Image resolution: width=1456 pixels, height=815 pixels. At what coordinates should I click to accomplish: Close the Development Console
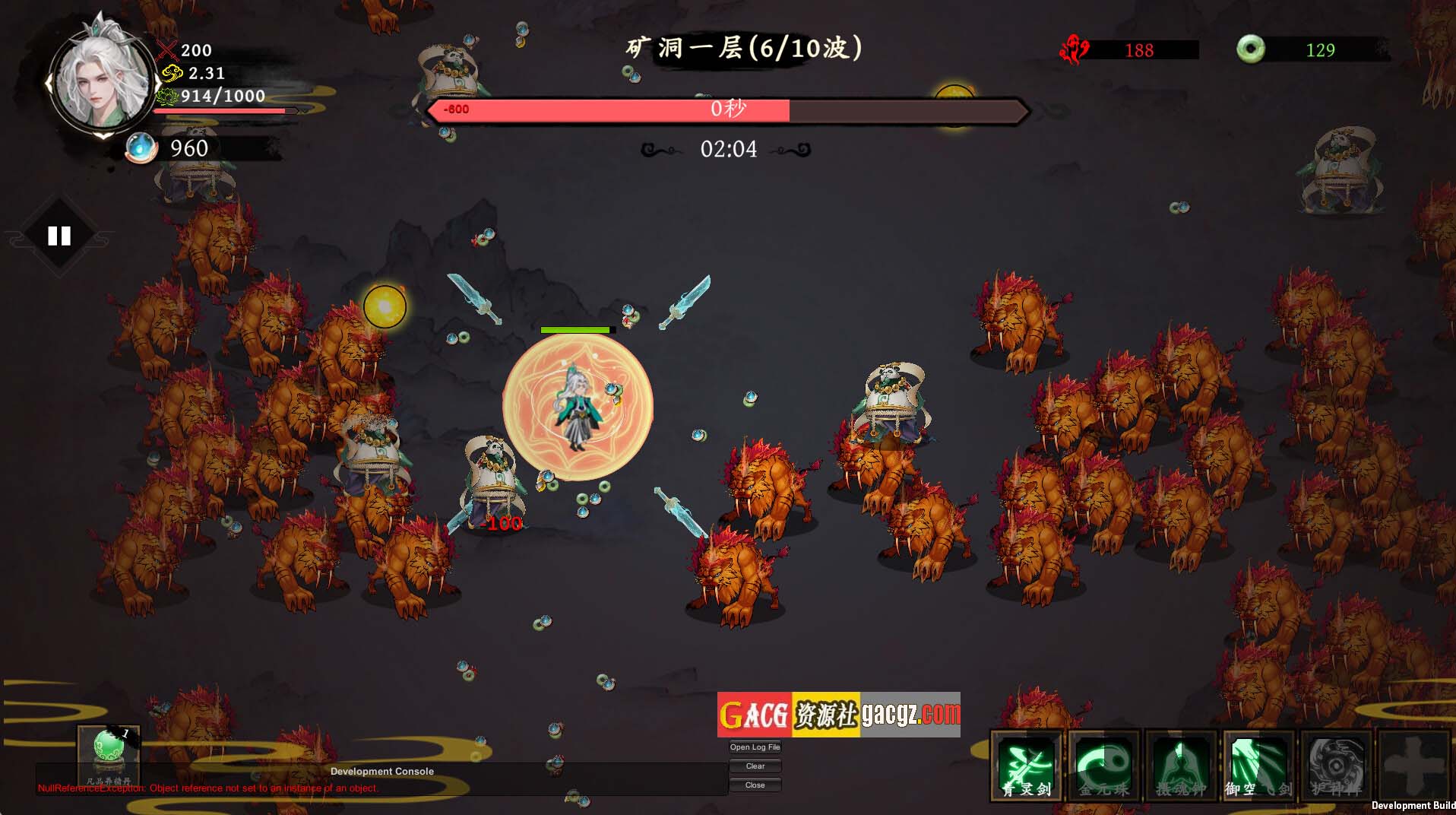755,785
